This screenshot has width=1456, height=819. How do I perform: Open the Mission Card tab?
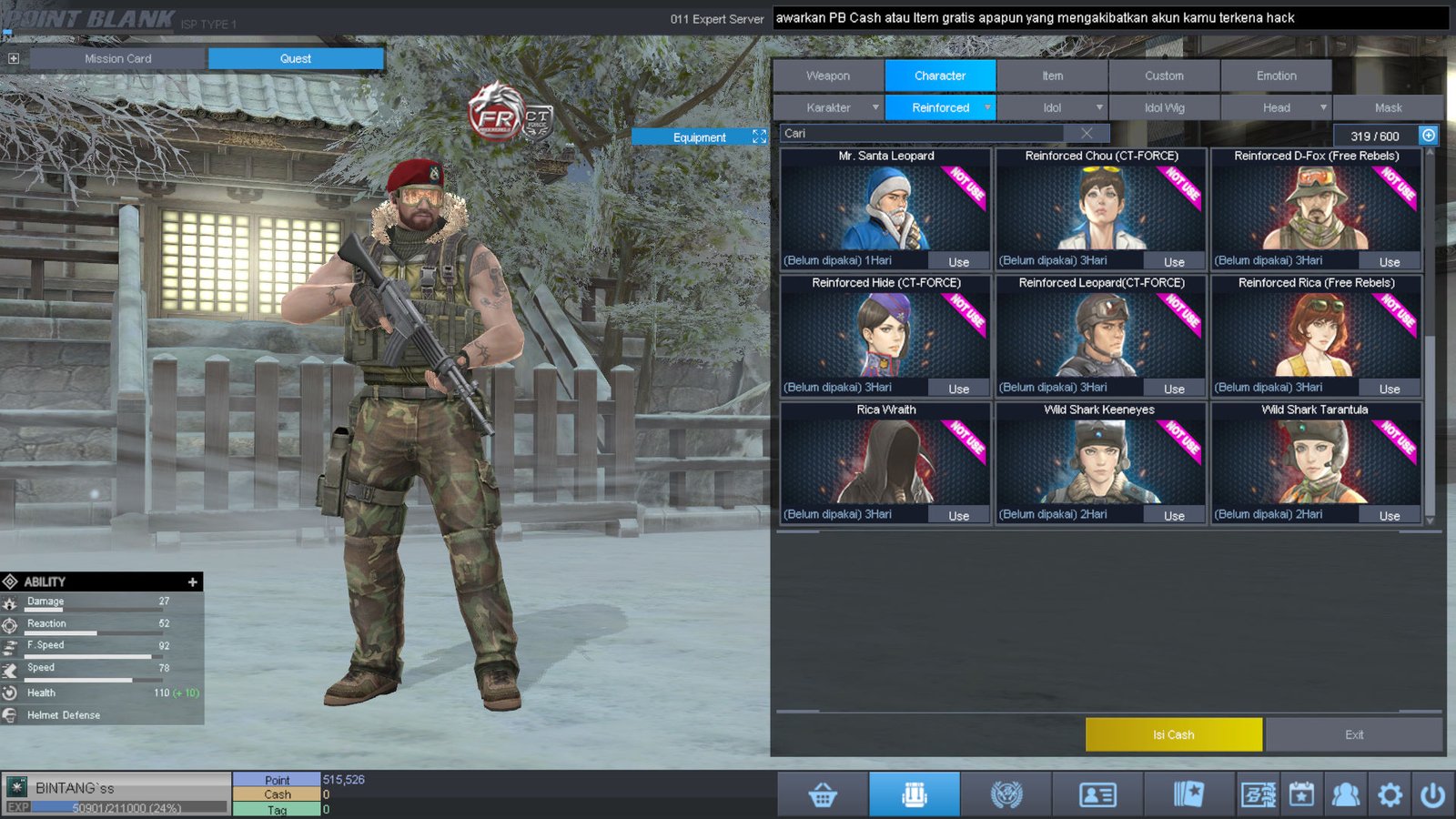click(118, 58)
